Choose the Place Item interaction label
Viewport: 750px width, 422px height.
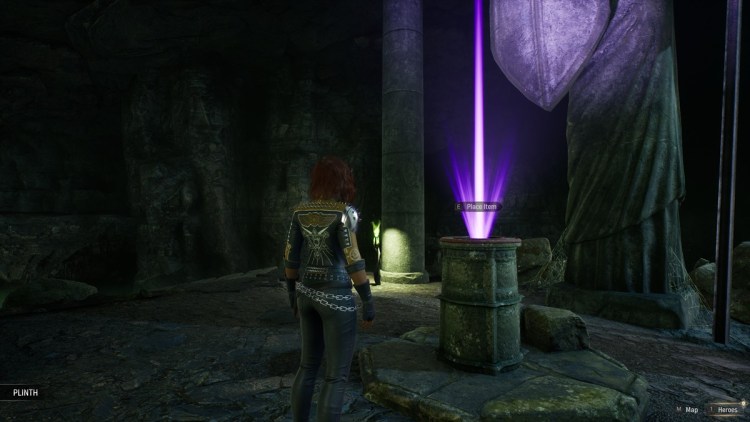pos(480,207)
